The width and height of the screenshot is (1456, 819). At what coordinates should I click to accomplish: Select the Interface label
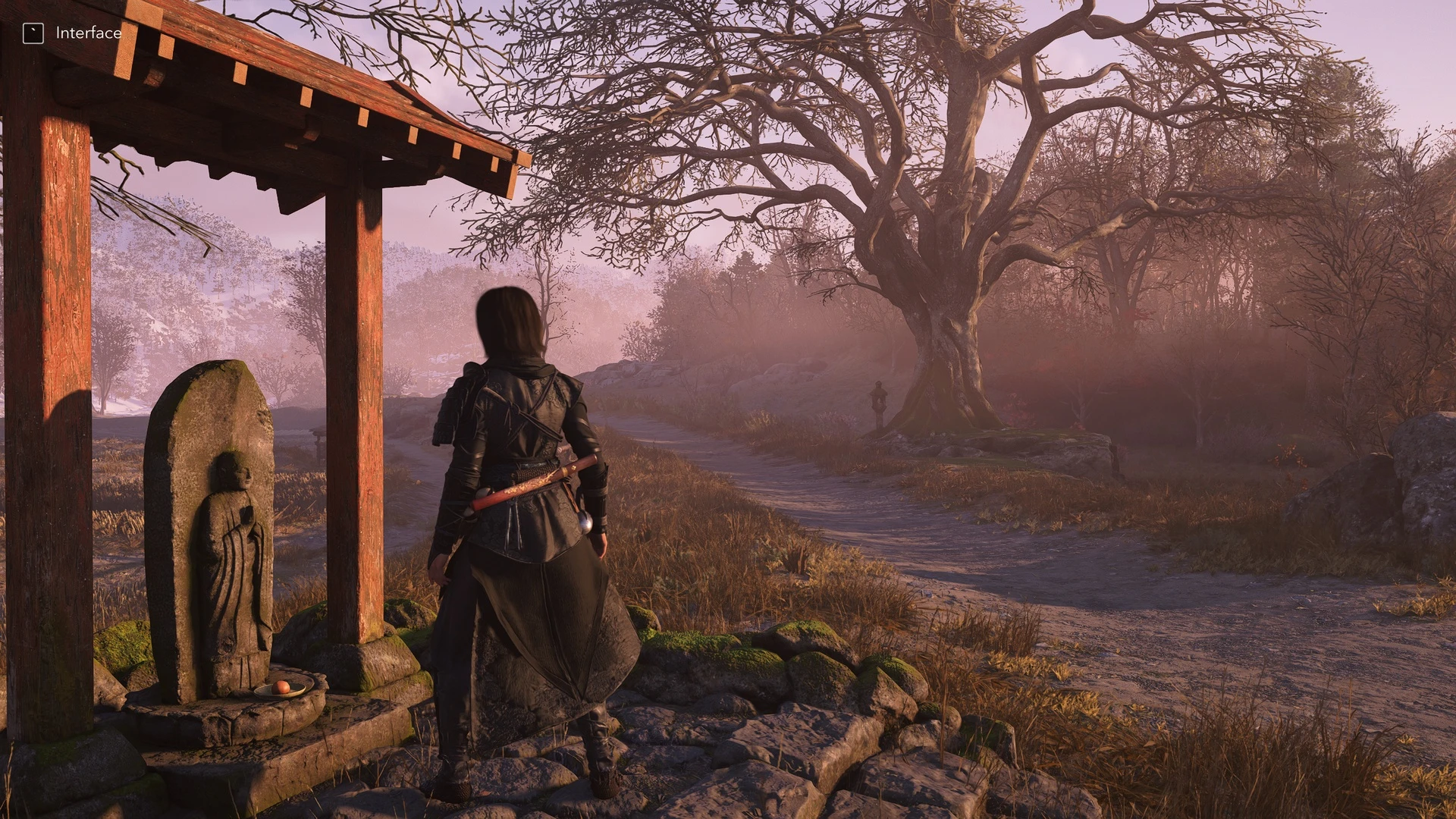87,33
